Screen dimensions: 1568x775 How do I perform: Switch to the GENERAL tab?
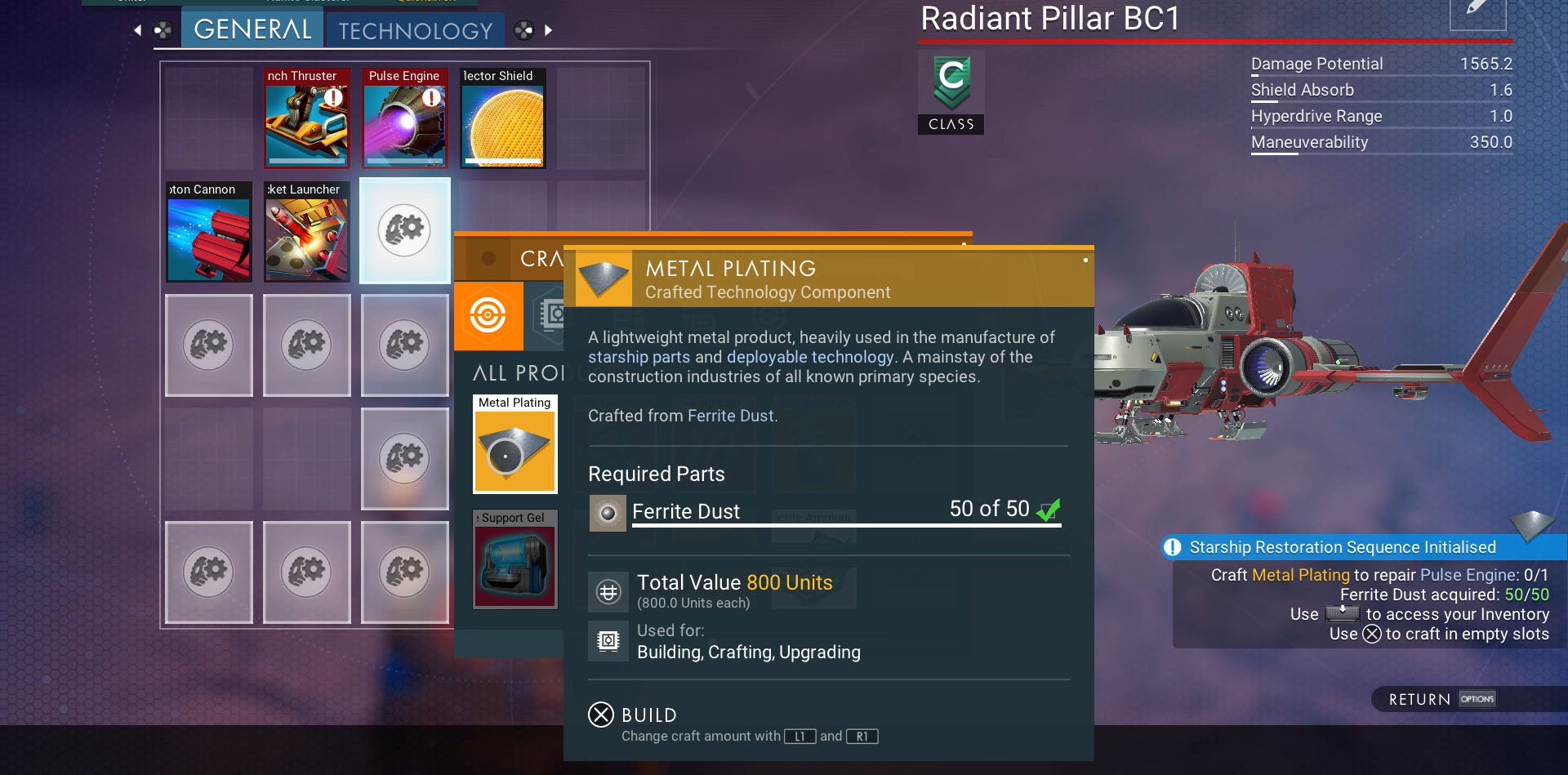(251, 29)
